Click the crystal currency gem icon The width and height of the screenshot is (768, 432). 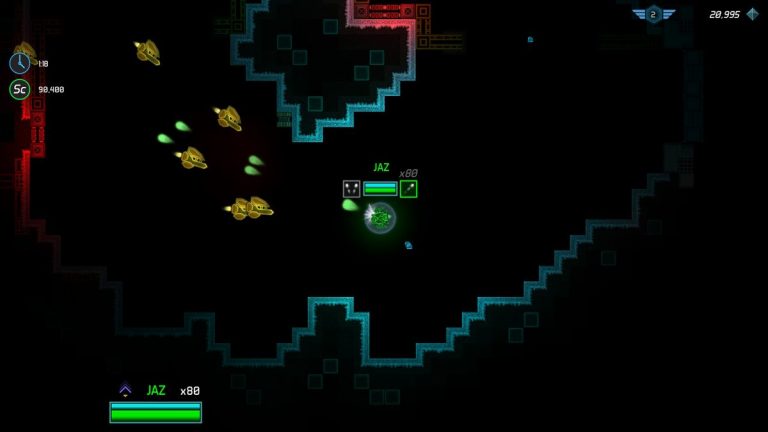[x=752, y=14]
